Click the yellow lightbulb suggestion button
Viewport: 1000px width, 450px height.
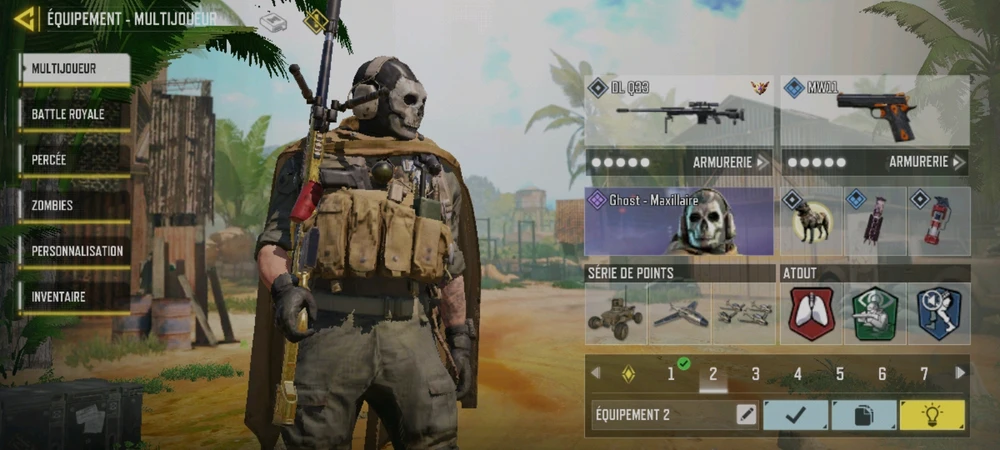pyautogui.click(x=932, y=415)
